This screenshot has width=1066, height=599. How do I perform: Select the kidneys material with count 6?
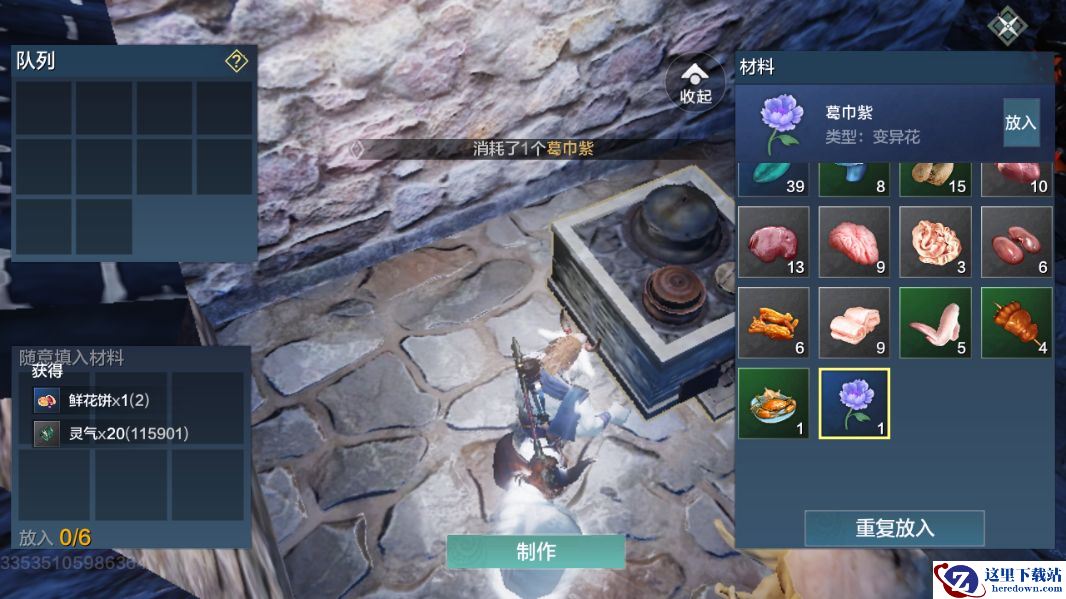1016,241
